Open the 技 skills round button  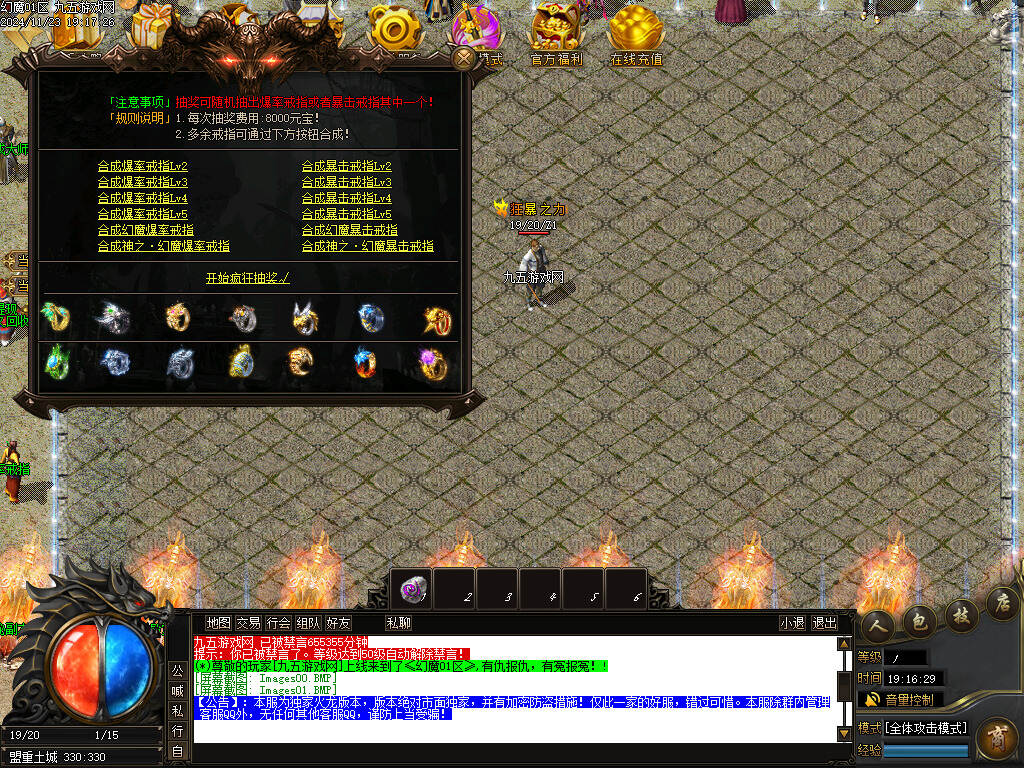tap(961, 612)
